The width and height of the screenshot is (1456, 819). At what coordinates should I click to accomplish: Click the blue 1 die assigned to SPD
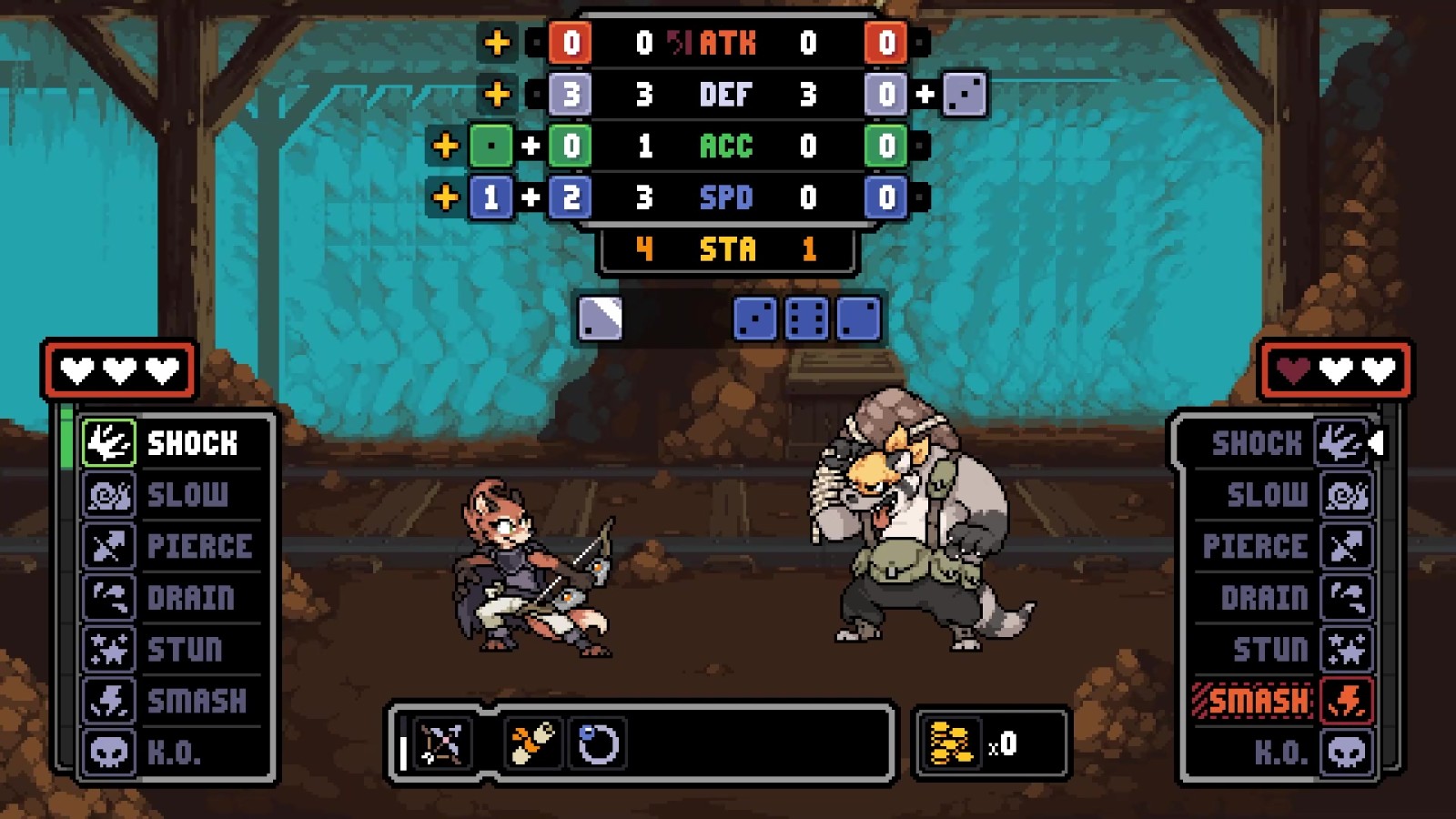coord(491,197)
